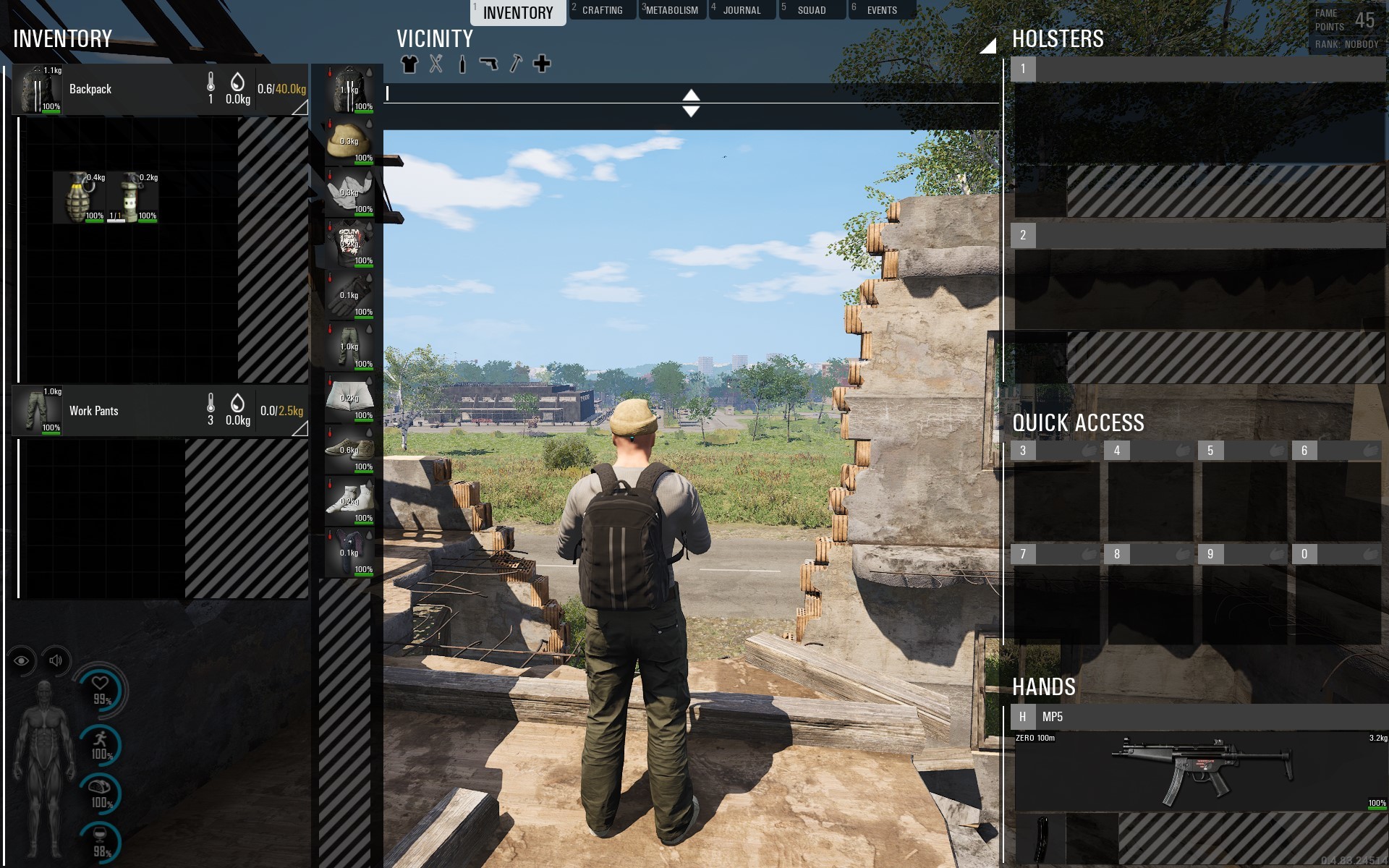
Task: Go to the Squad tab
Action: pyautogui.click(x=811, y=10)
